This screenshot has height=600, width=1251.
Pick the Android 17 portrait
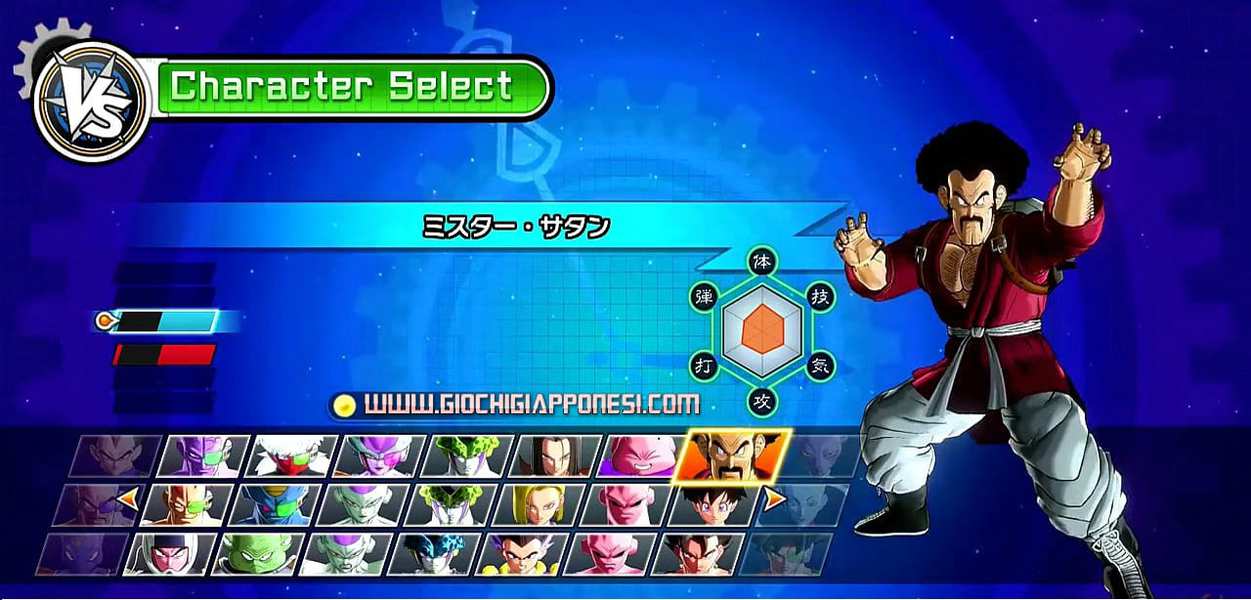click(x=554, y=456)
